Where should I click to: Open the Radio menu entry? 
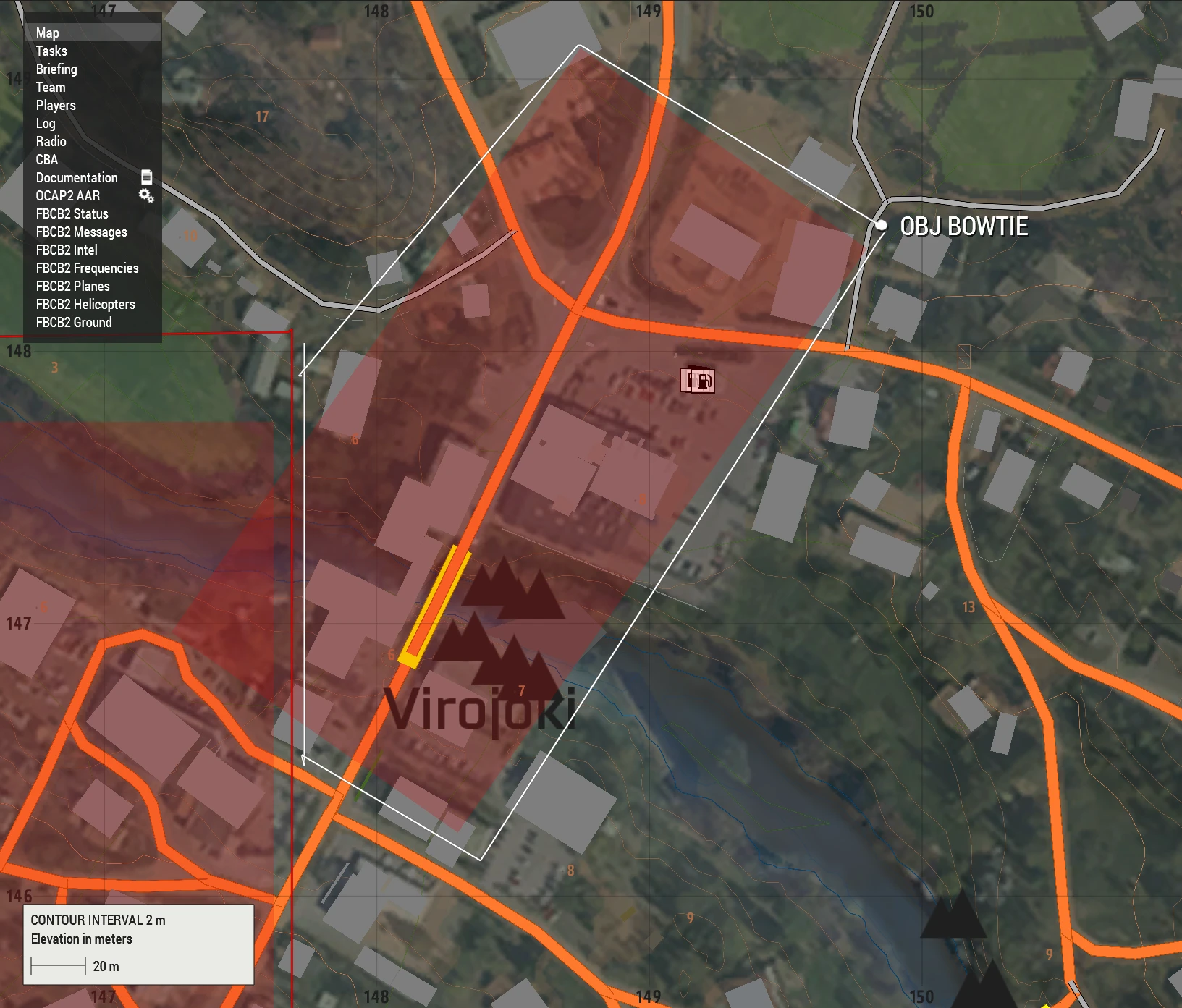click(x=50, y=141)
